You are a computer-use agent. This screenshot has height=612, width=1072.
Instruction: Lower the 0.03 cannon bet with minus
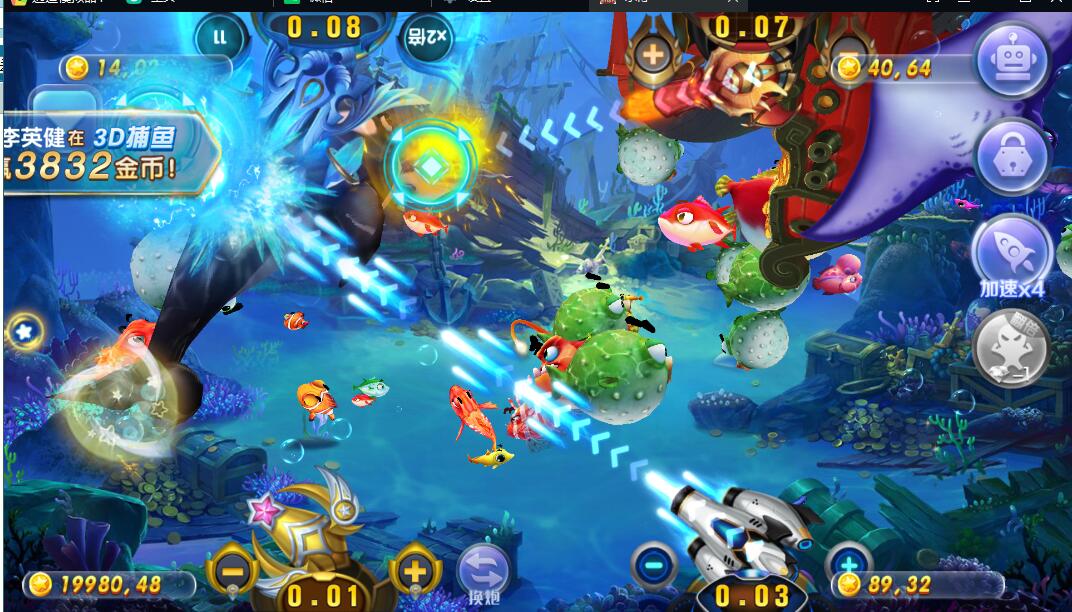655,566
